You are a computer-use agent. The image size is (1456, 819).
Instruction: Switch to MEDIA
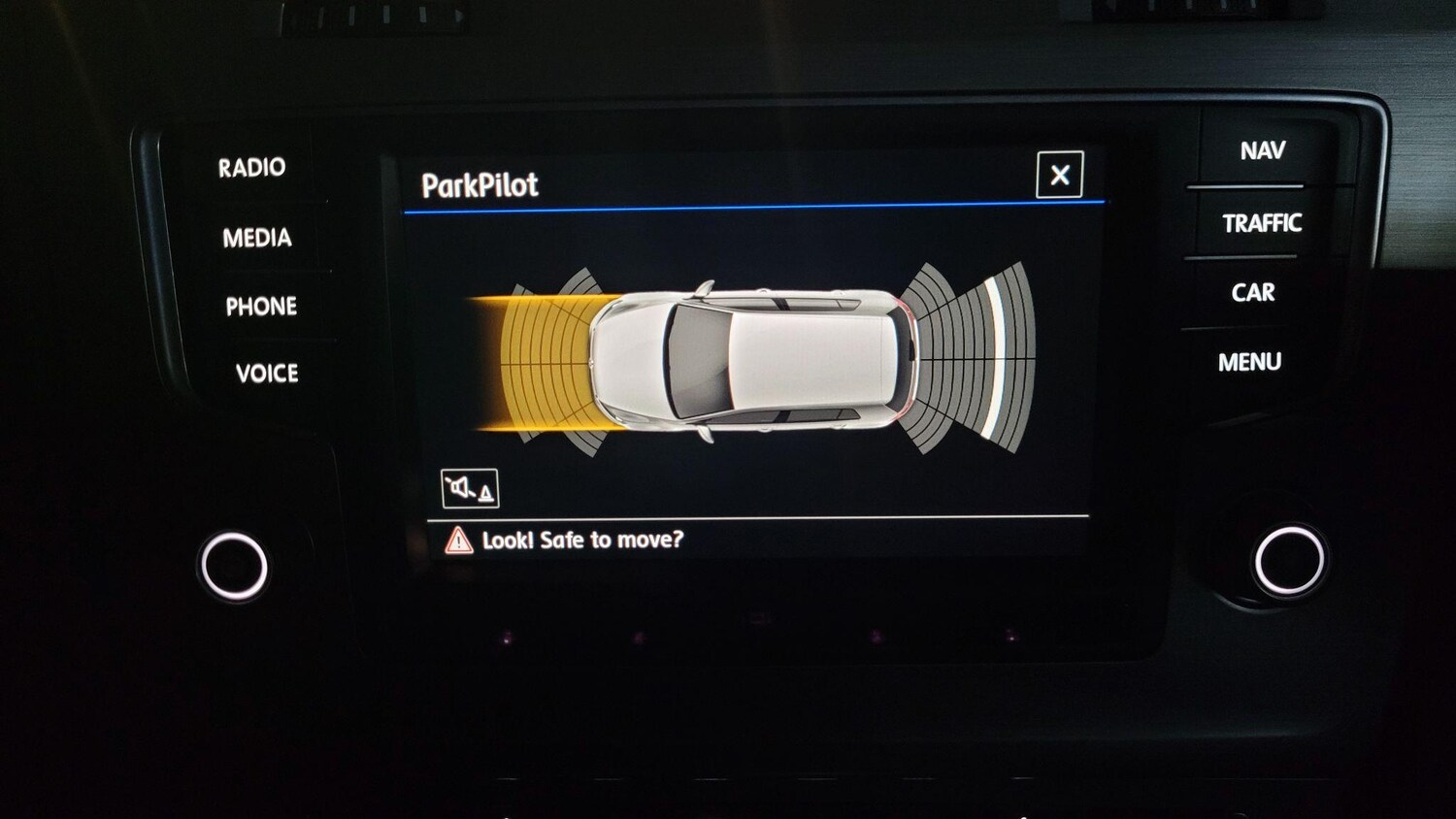point(256,238)
